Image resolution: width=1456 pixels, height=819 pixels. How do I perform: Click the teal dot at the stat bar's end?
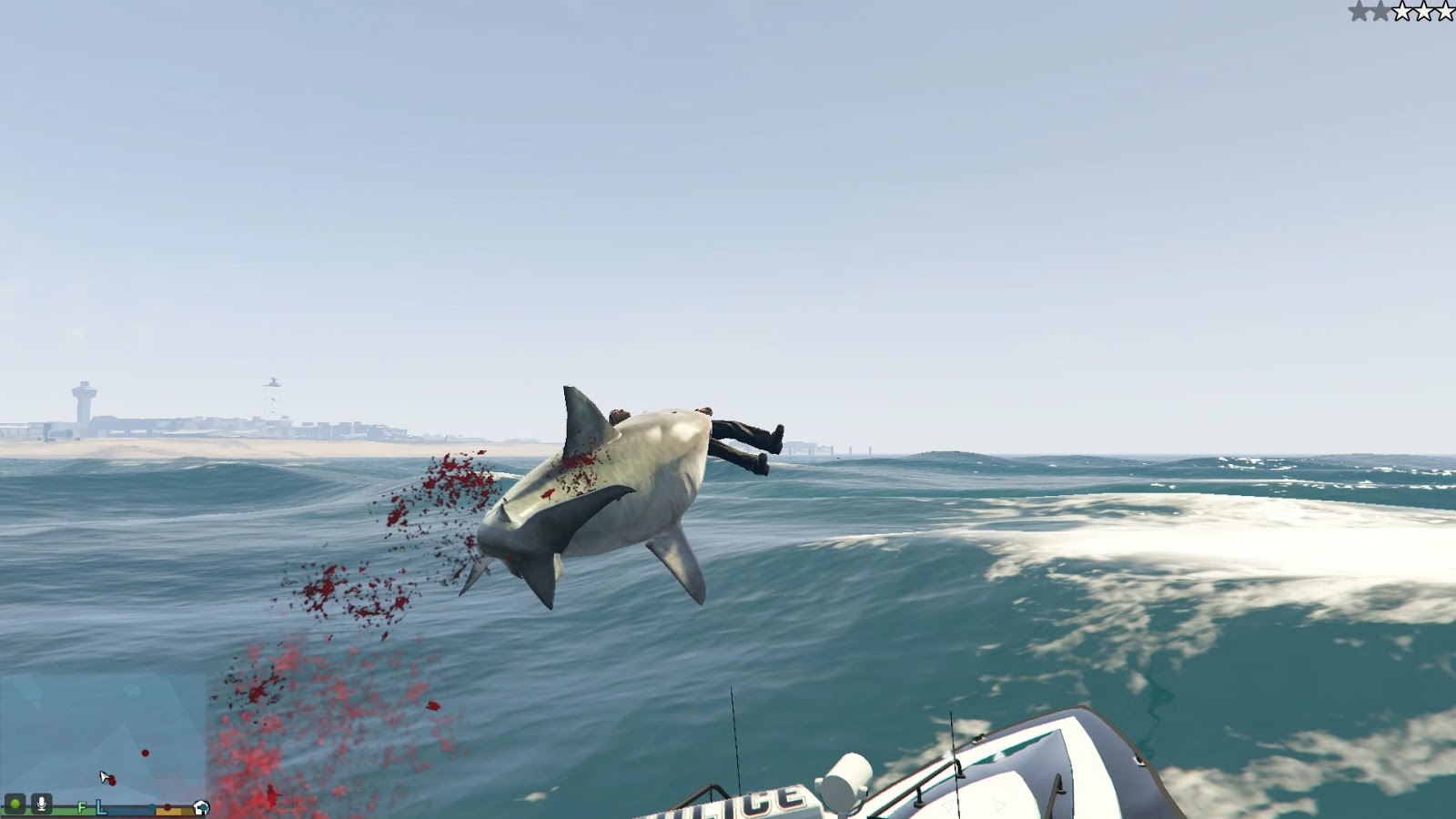point(151,806)
